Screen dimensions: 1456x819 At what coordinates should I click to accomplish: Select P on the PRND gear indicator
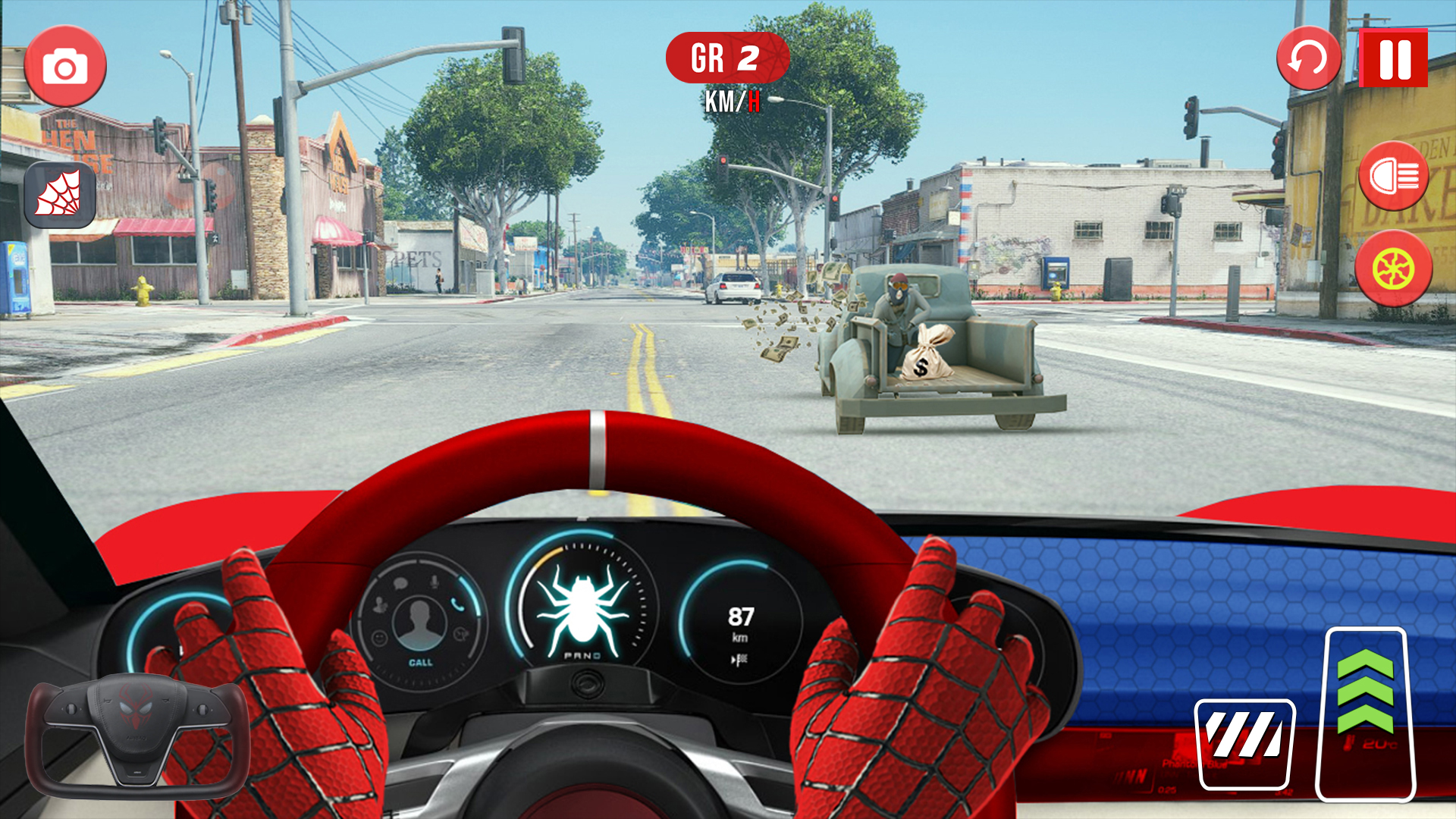pos(569,656)
